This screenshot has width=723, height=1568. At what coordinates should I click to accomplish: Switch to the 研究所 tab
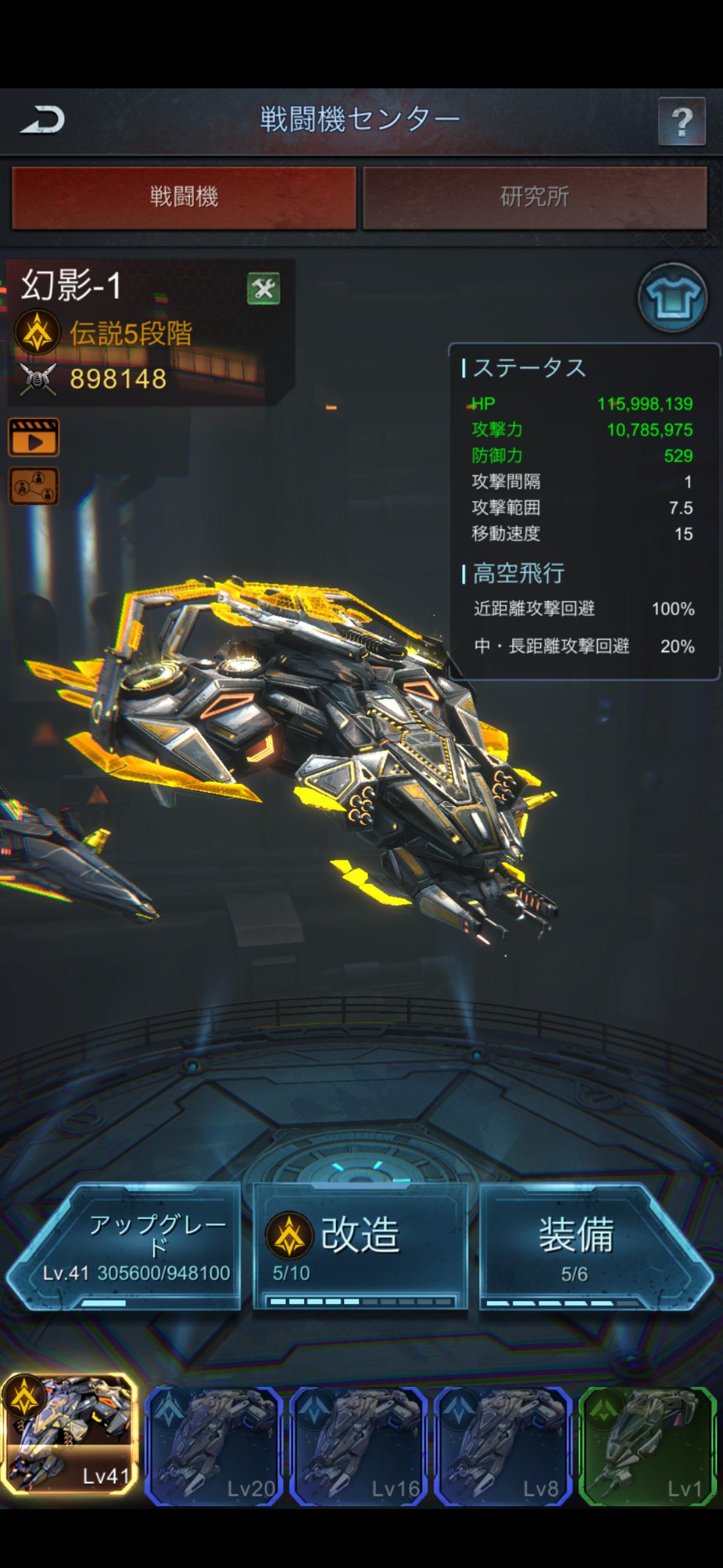[535, 198]
